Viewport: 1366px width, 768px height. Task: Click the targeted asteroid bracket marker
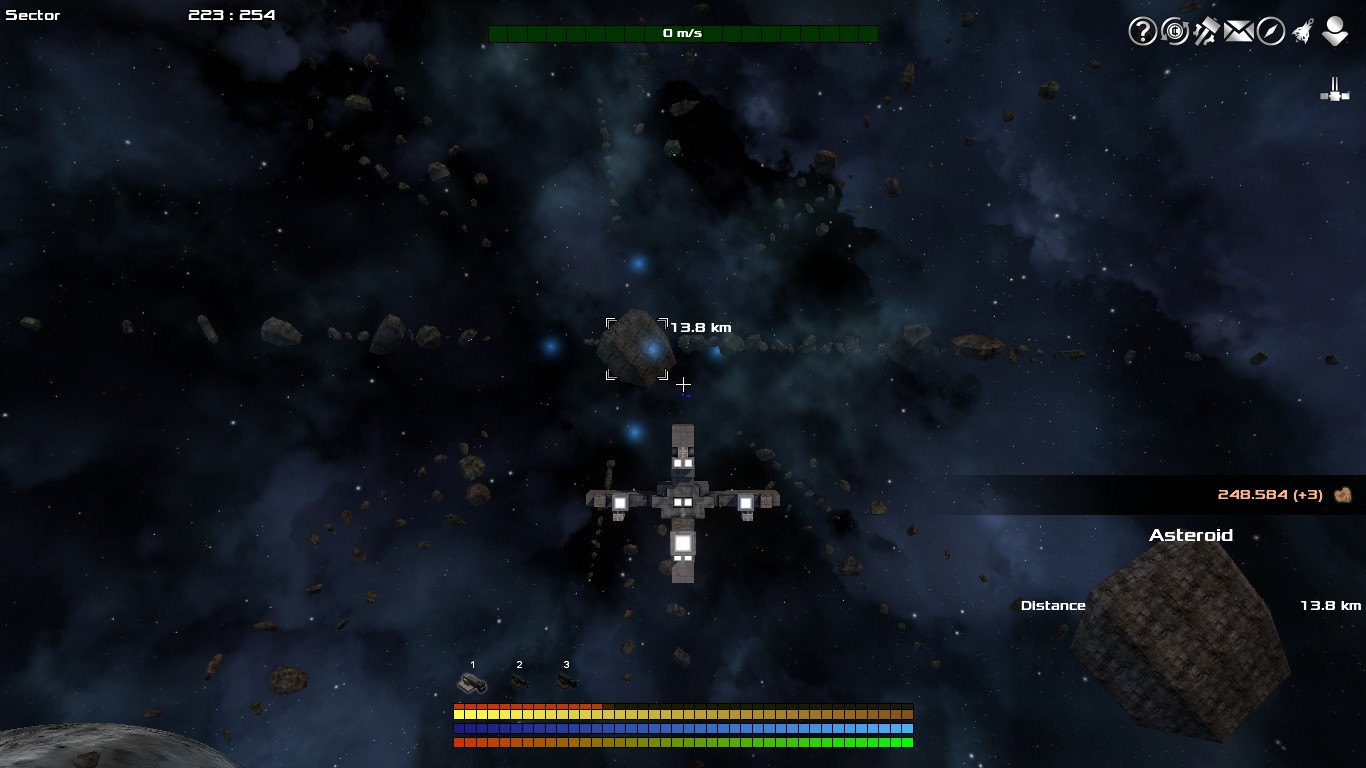tap(637, 350)
